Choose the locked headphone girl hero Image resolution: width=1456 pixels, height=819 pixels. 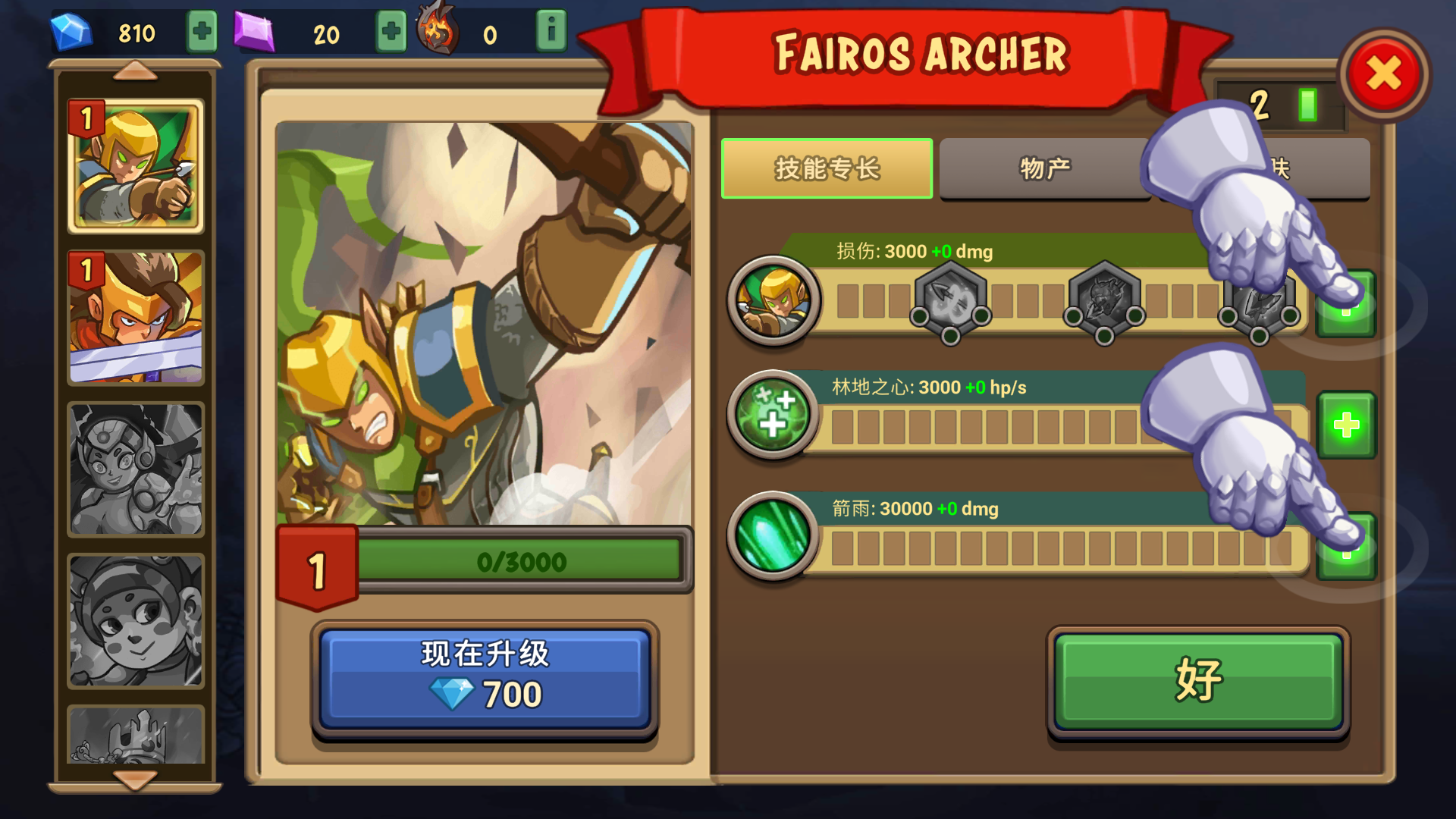click(136, 469)
